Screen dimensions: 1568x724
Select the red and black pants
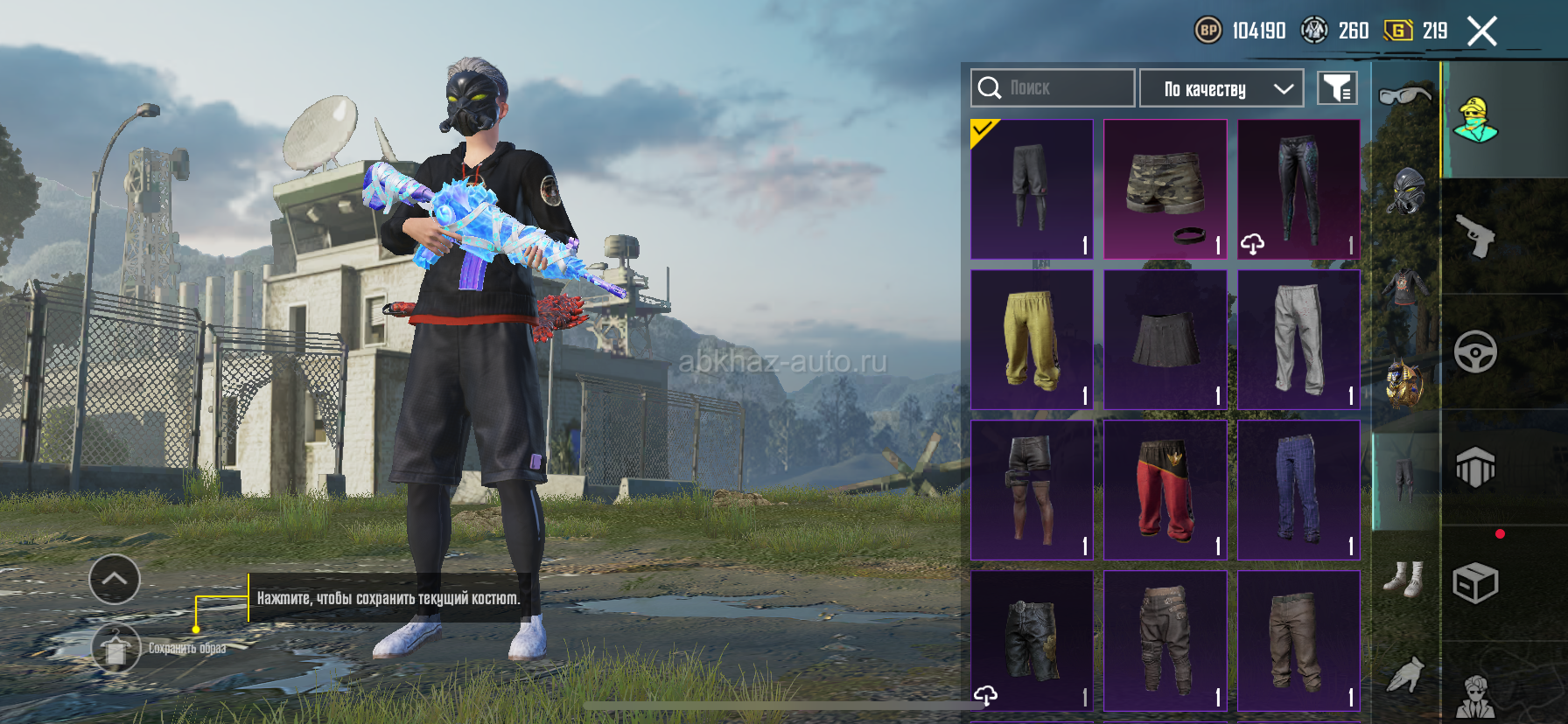point(1165,490)
